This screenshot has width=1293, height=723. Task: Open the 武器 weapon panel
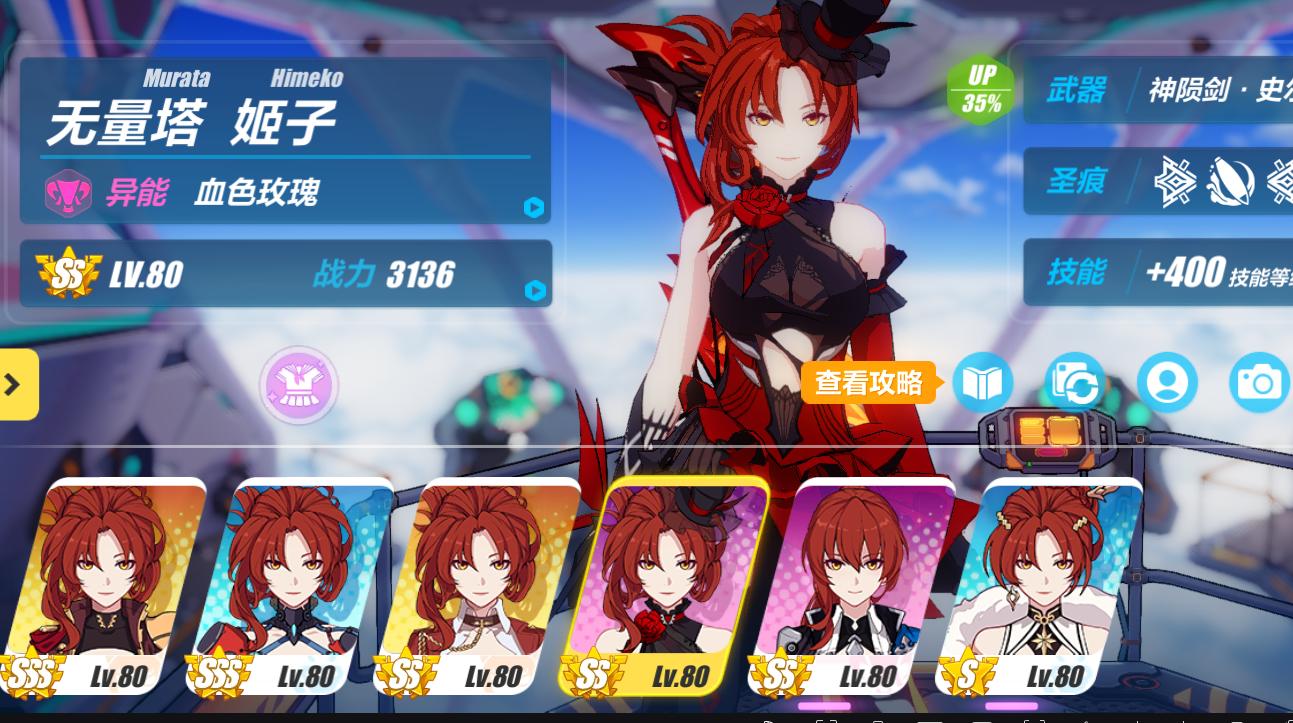pyautogui.click(x=1160, y=93)
